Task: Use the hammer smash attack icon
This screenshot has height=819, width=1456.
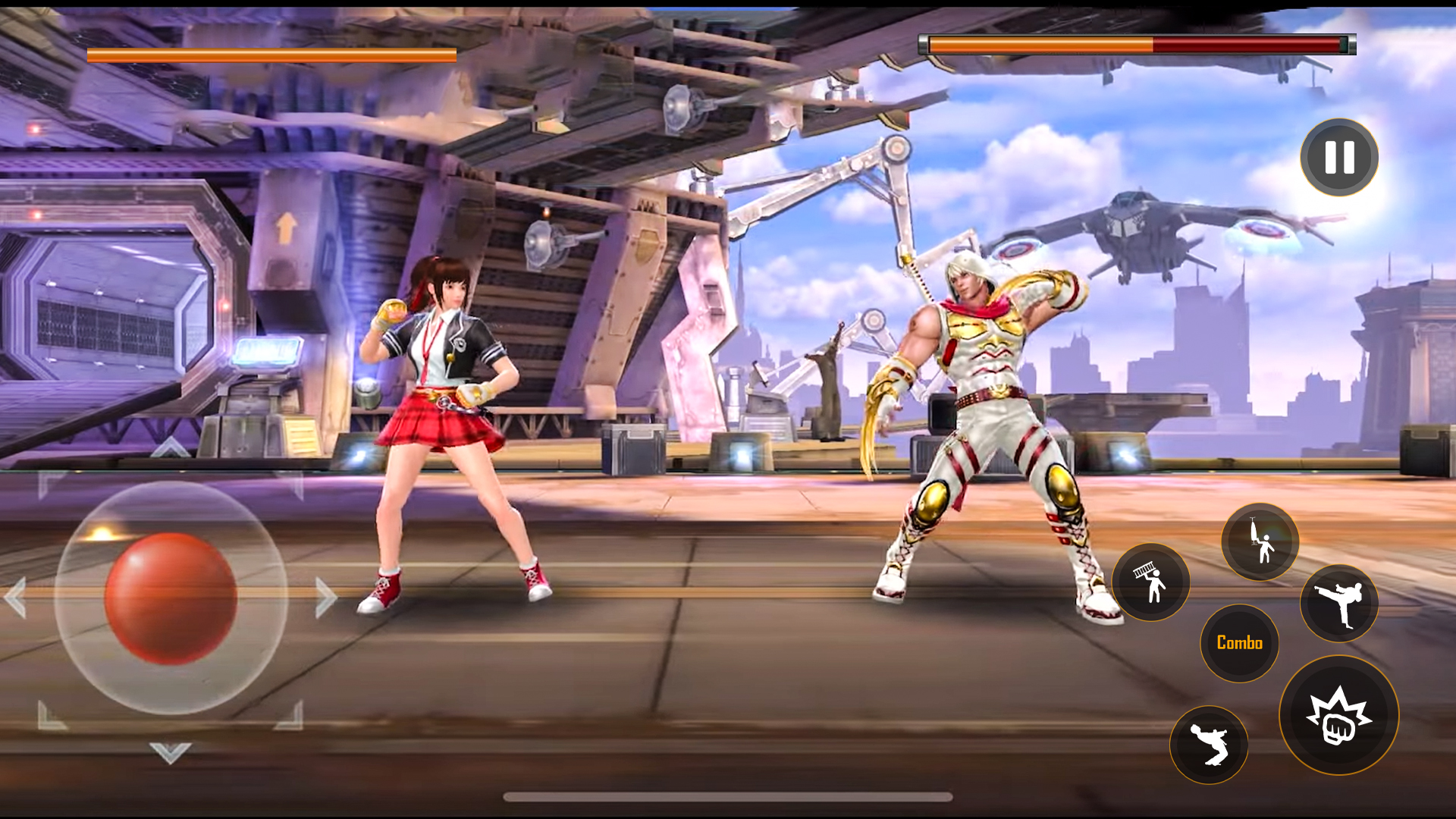Action: (1150, 582)
